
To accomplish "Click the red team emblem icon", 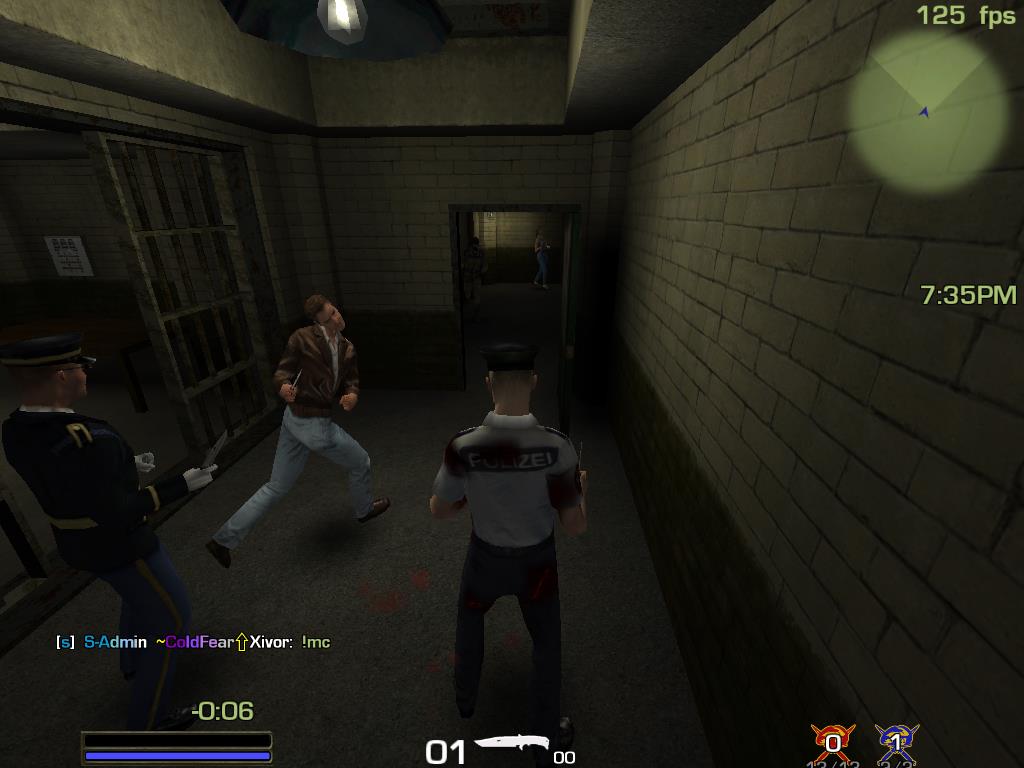I will [832, 741].
